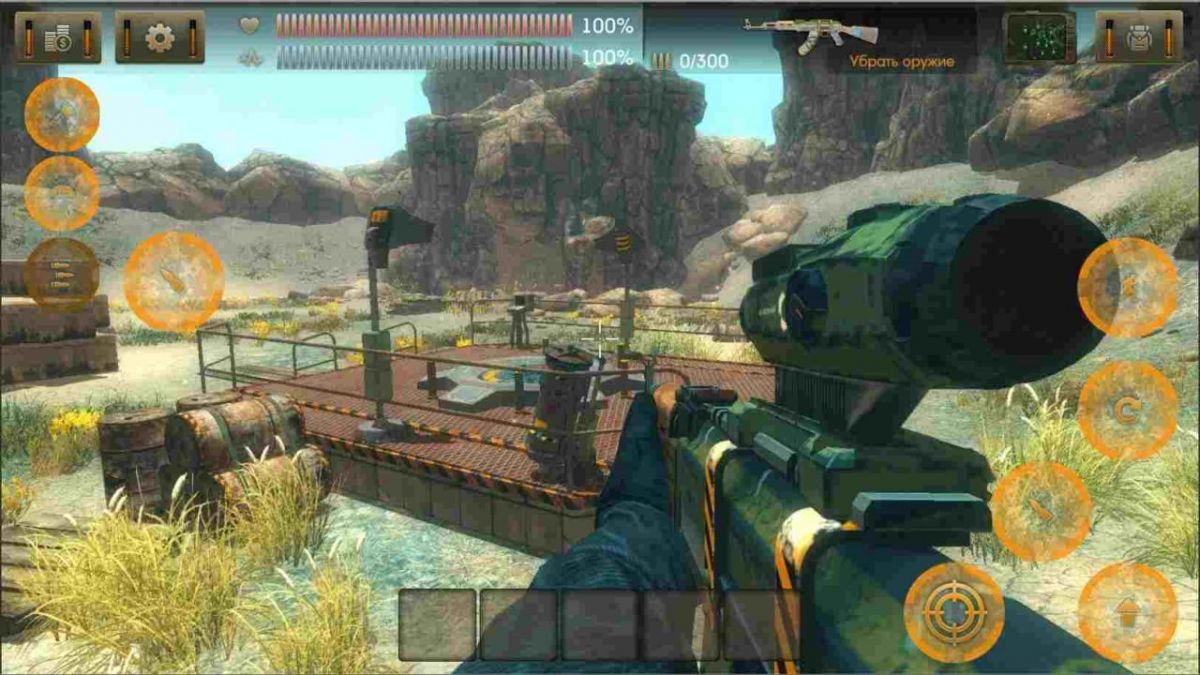Tap the ammo type list button
This screenshot has height=675, width=1200.
click(x=62, y=273)
